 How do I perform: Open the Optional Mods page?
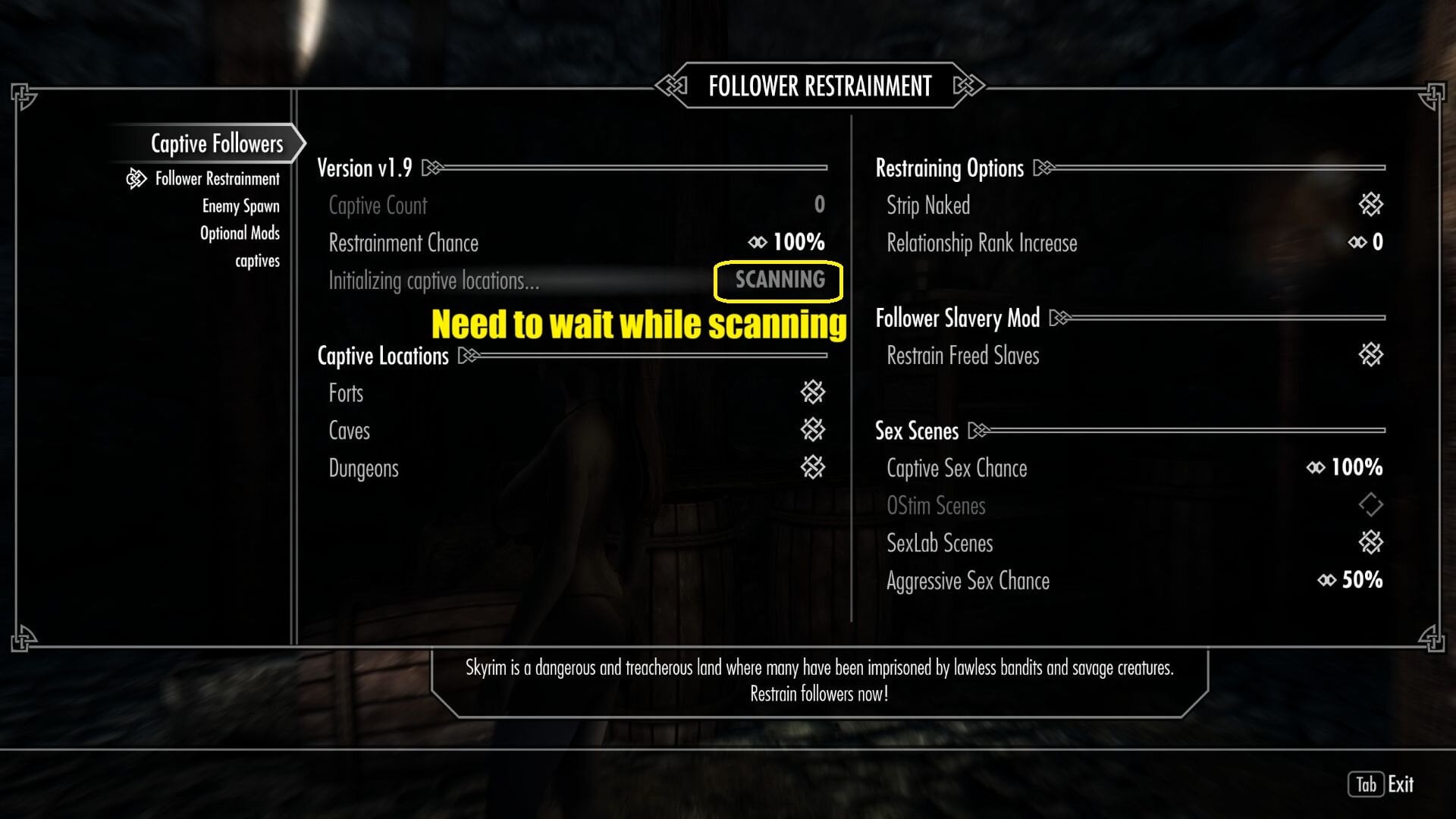[240, 233]
